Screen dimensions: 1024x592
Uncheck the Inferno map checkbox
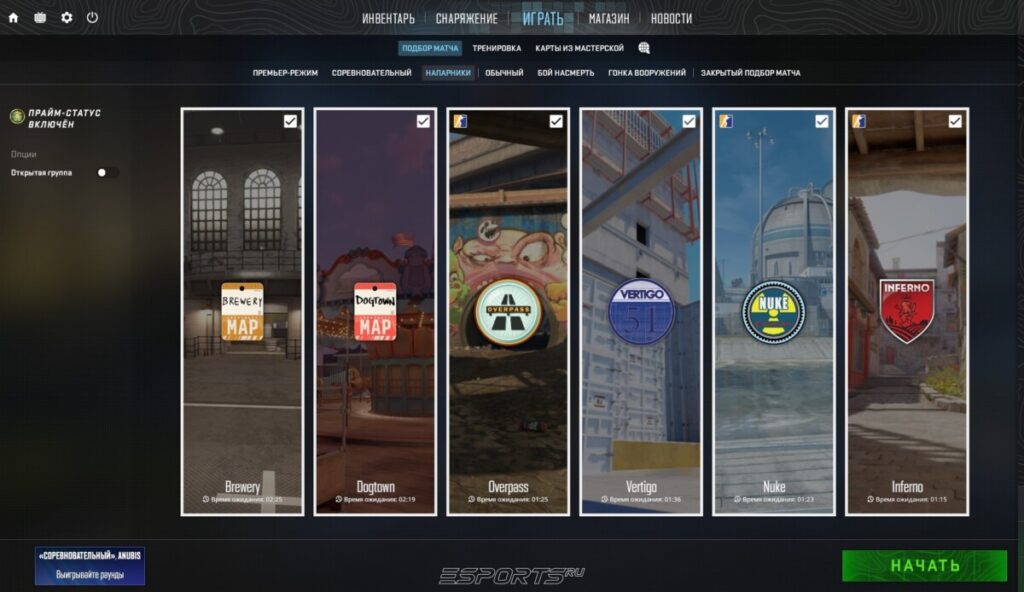click(955, 121)
